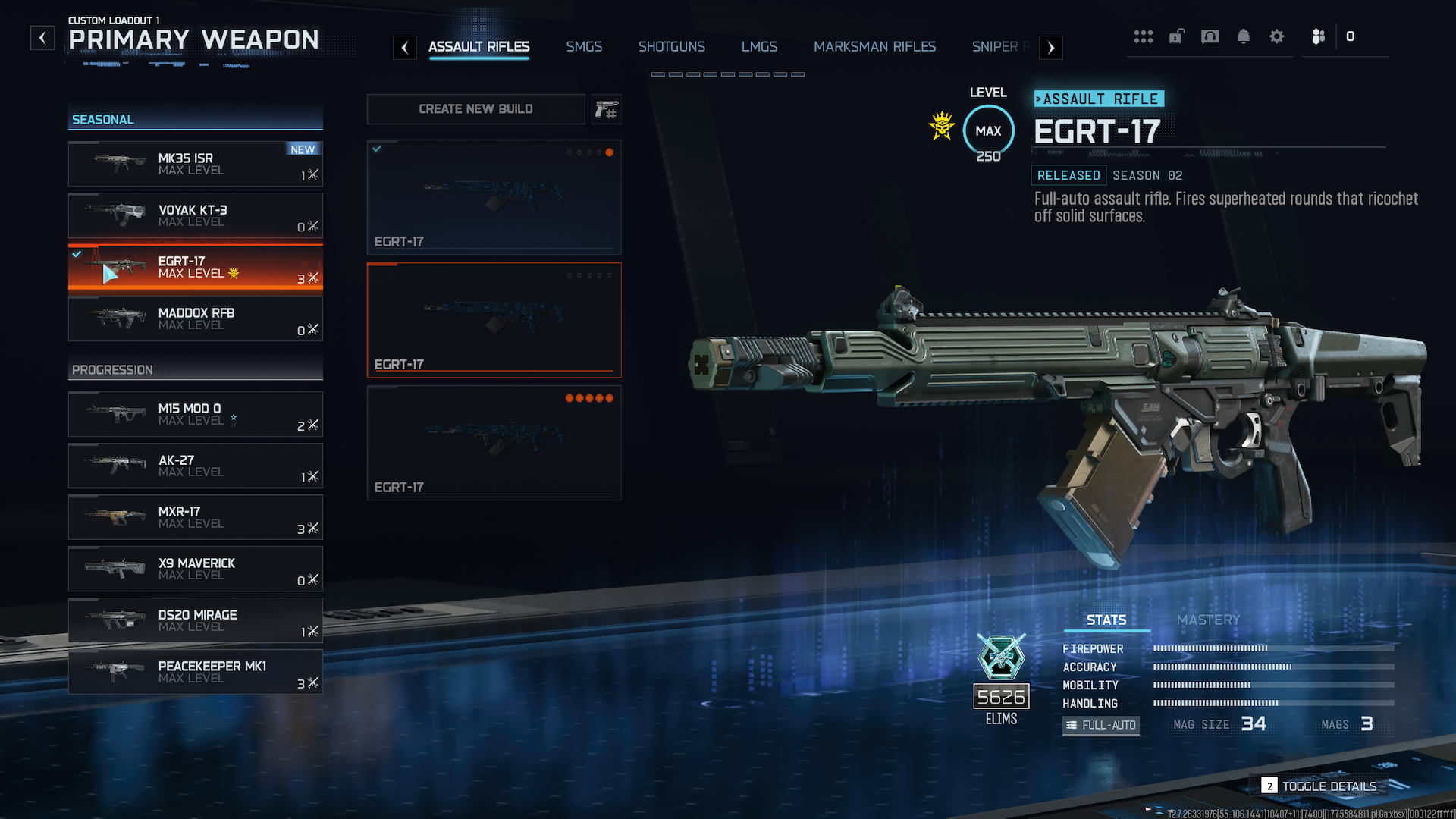
Task: Open the settings gear icon
Action: coord(1277,36)
